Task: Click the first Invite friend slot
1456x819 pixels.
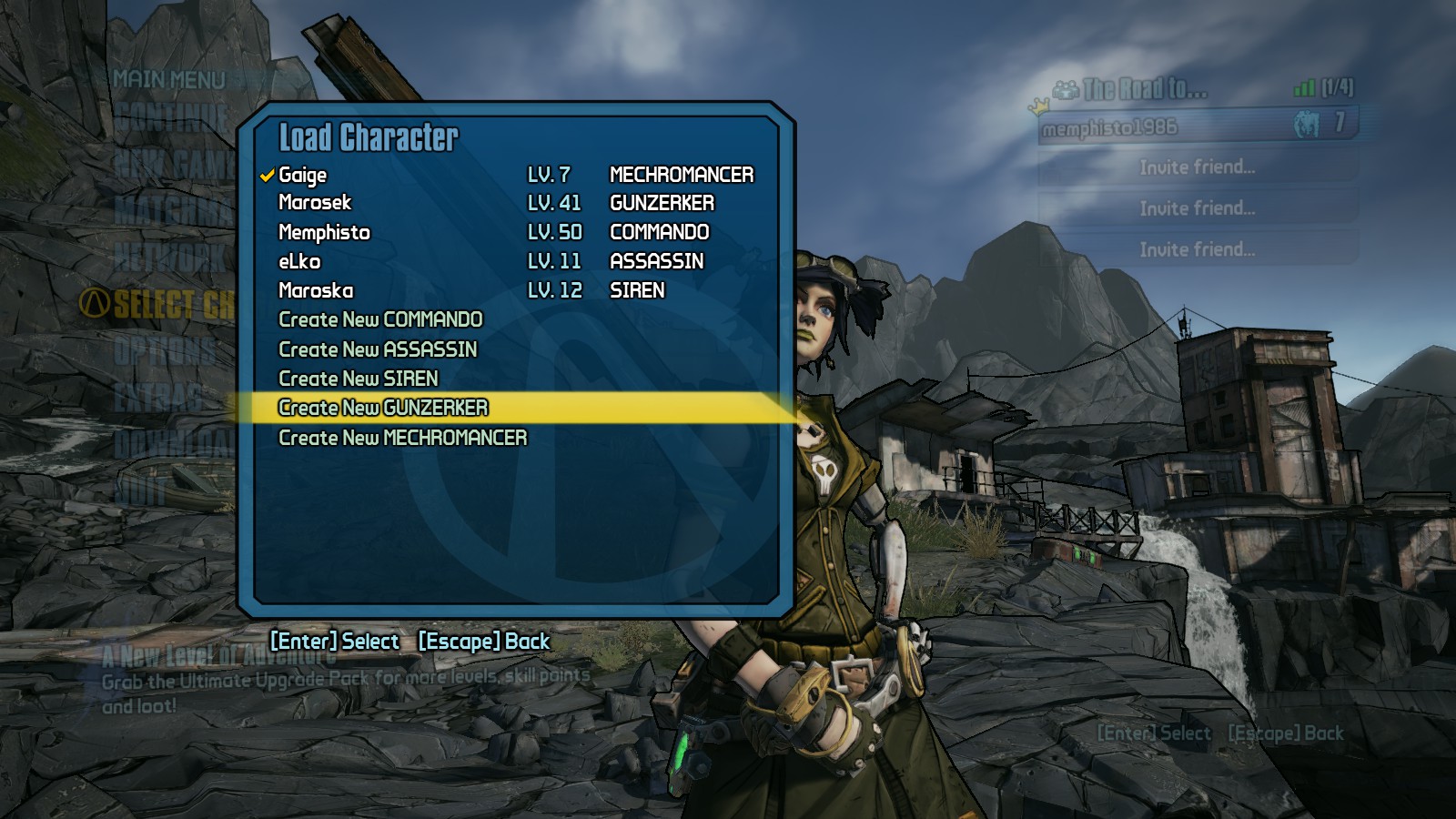Action: coord(1197,167)
